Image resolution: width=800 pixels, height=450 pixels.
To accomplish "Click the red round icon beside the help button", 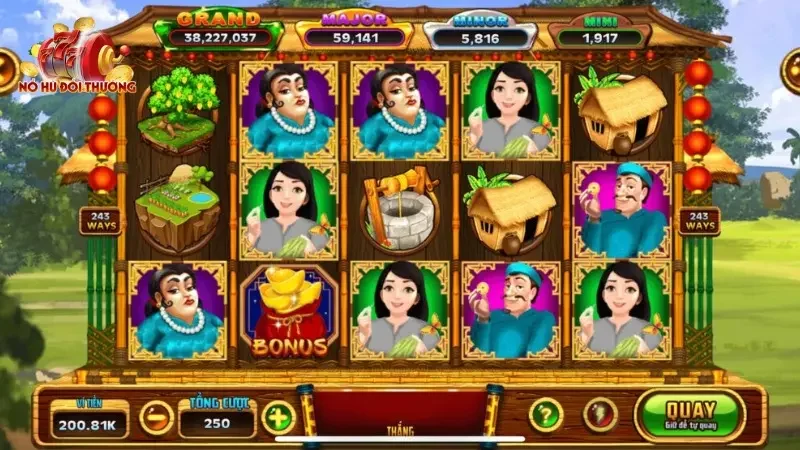I will click(600, 414).
